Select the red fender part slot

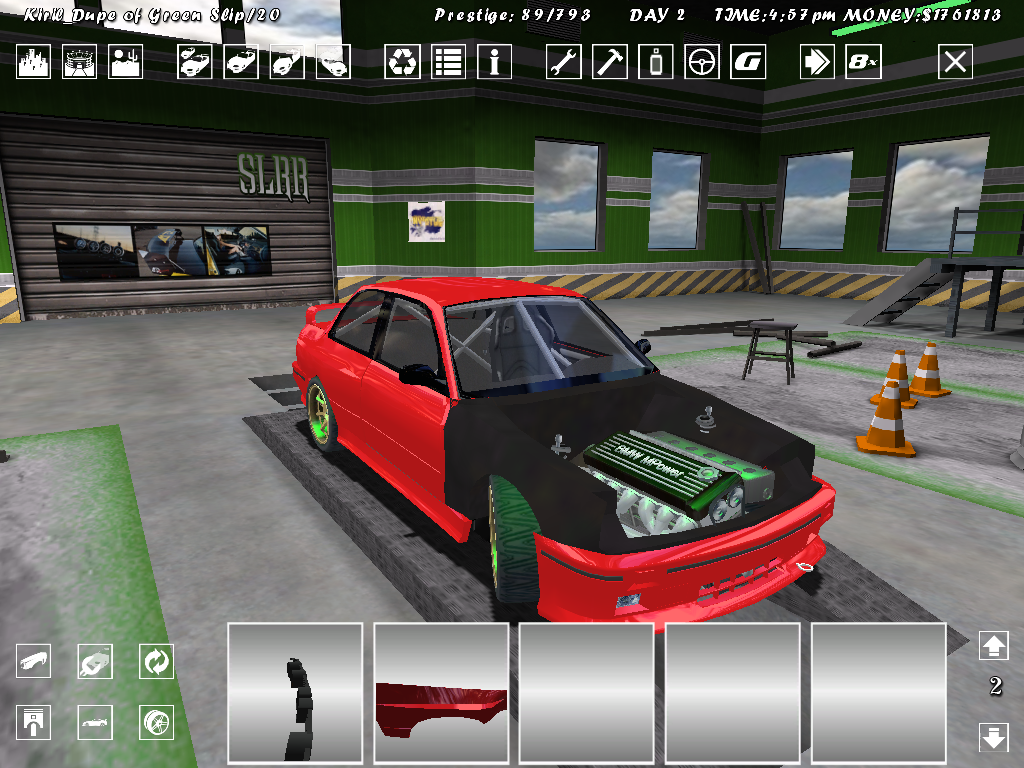pos(441,691)
